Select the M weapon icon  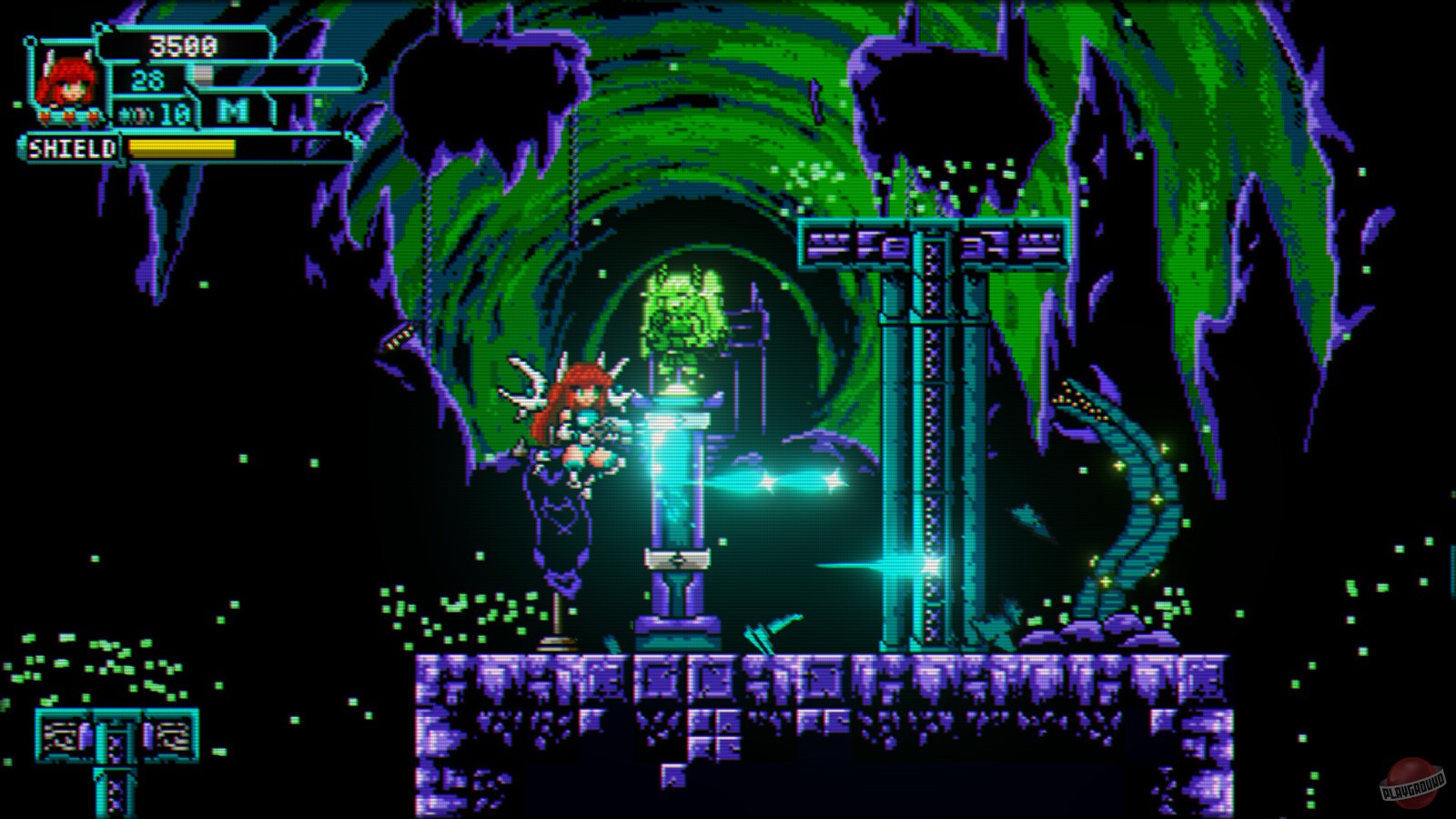coord(234,109)
